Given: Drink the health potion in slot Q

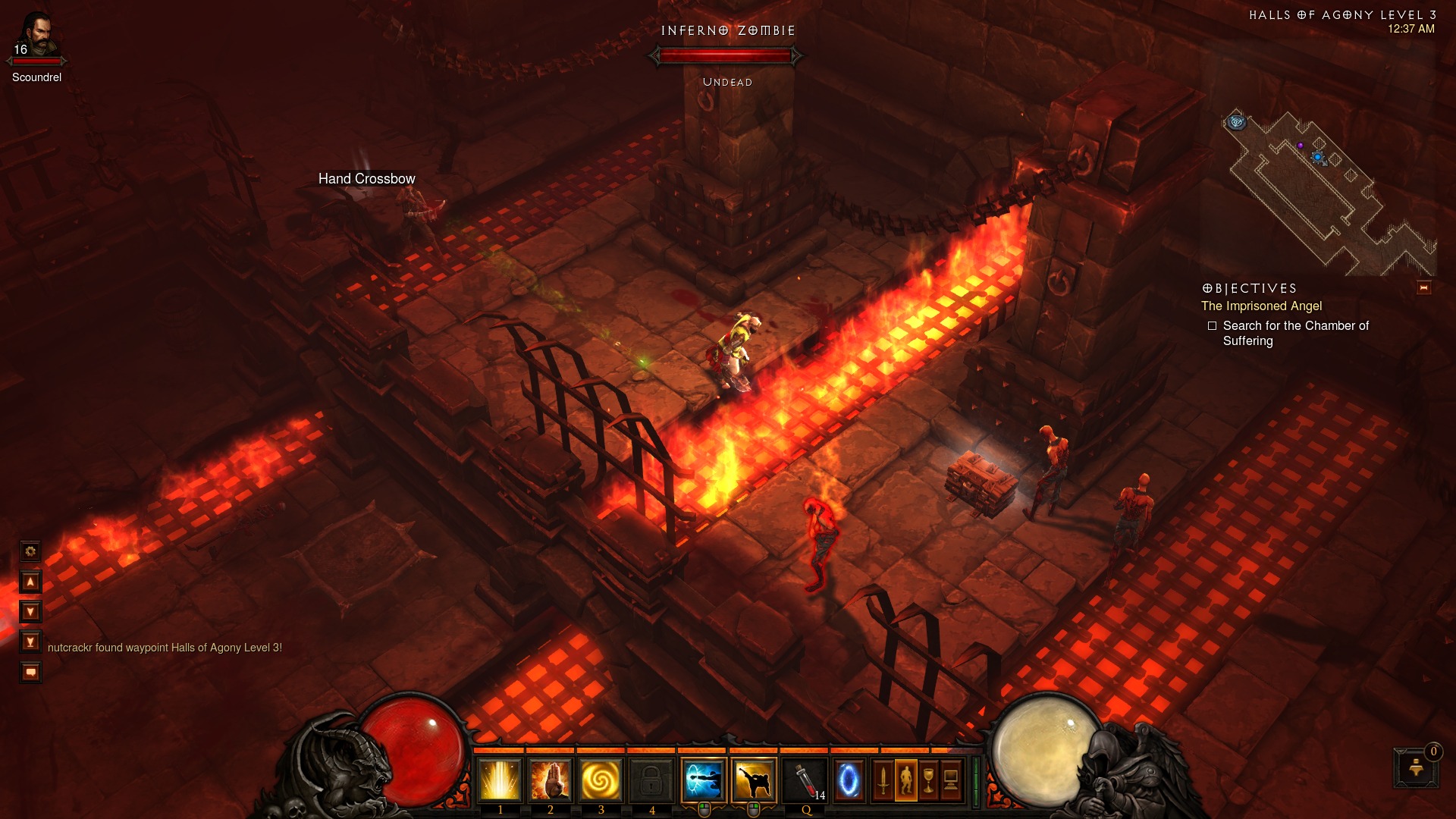Looking at the screenshot, I should click(805, 780).
